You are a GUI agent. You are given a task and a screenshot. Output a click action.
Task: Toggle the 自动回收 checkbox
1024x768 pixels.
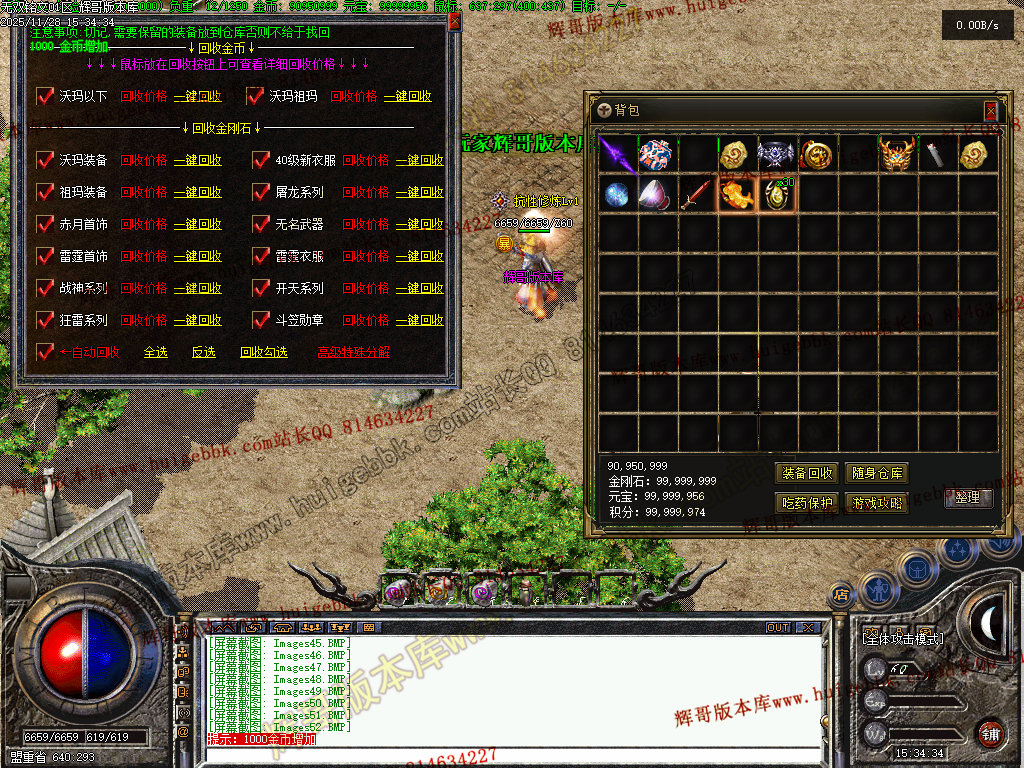45,352
